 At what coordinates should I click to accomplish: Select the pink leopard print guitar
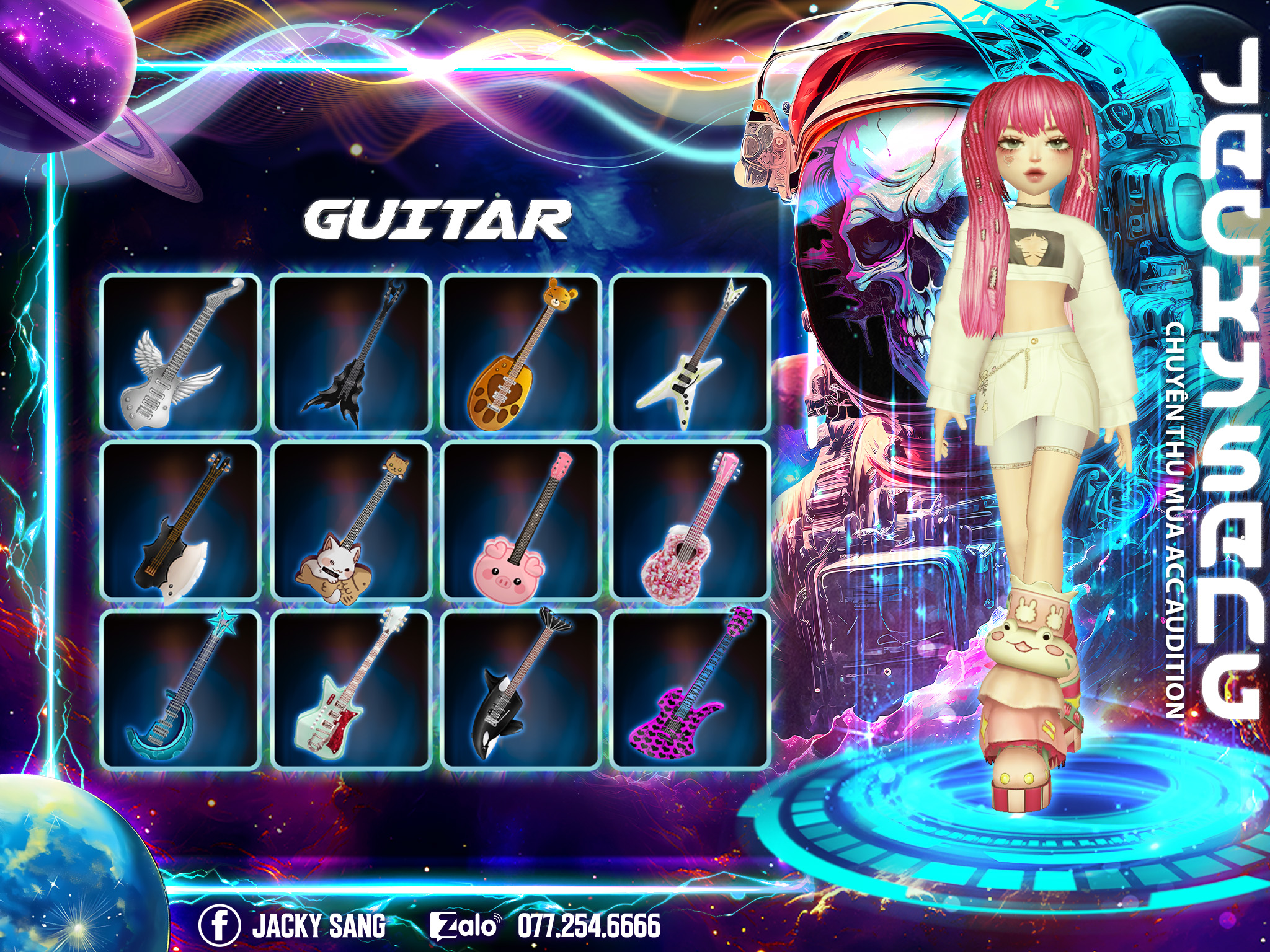690,689
